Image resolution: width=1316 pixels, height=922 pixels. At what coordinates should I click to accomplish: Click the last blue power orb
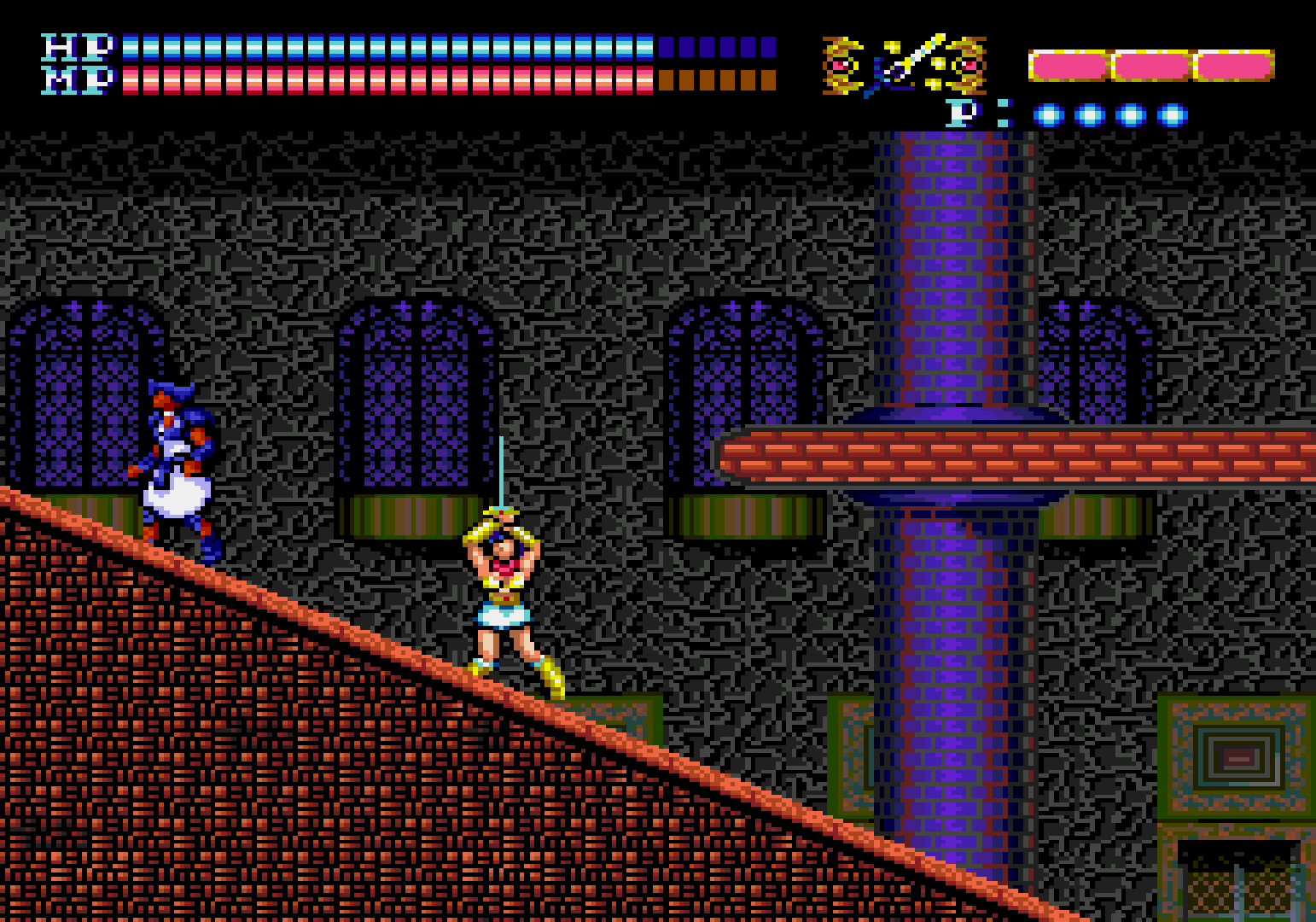(x=1171, y=113)
